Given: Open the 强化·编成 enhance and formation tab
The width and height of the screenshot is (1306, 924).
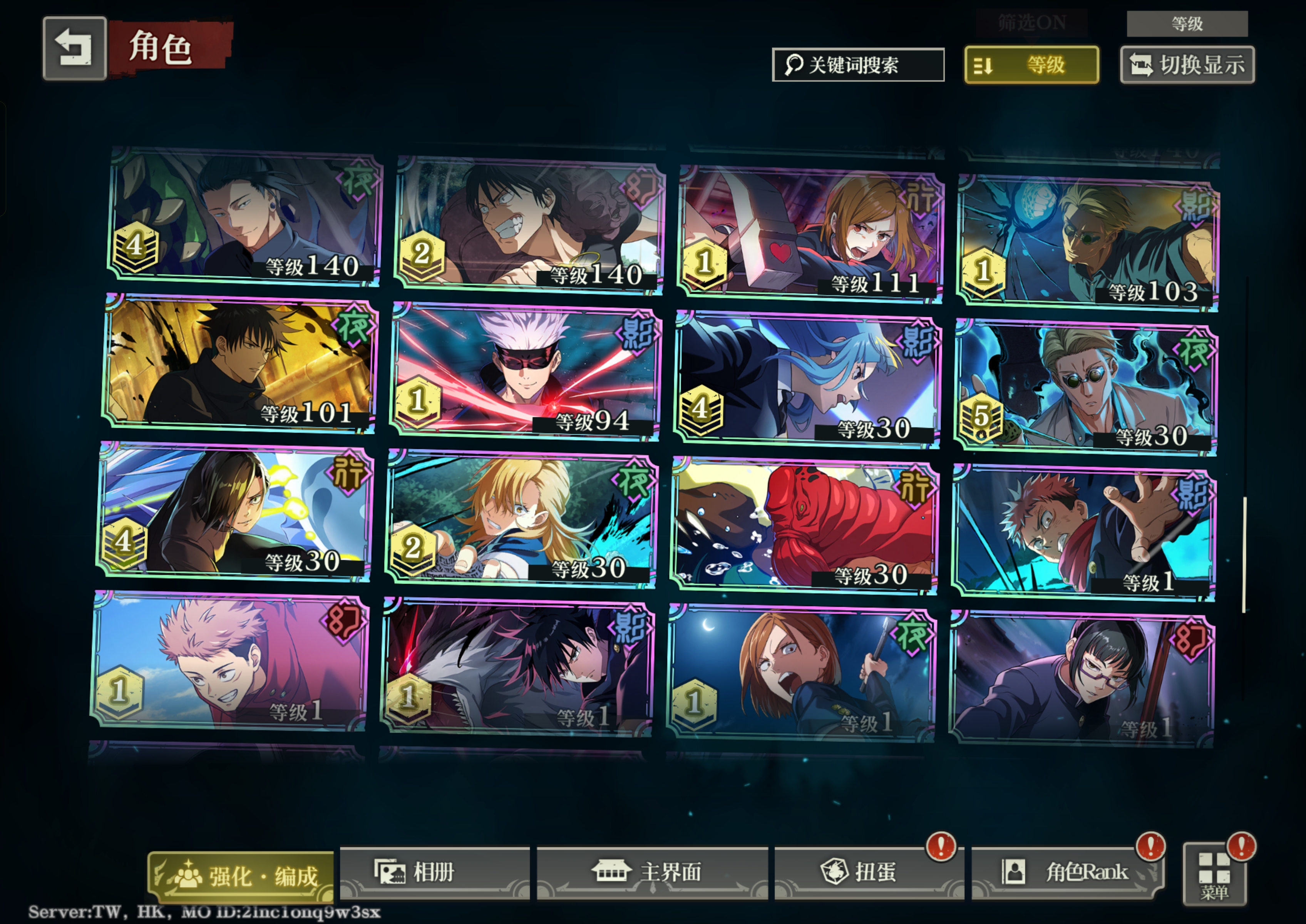Looking at the screenshot, I should click(241, 875).
